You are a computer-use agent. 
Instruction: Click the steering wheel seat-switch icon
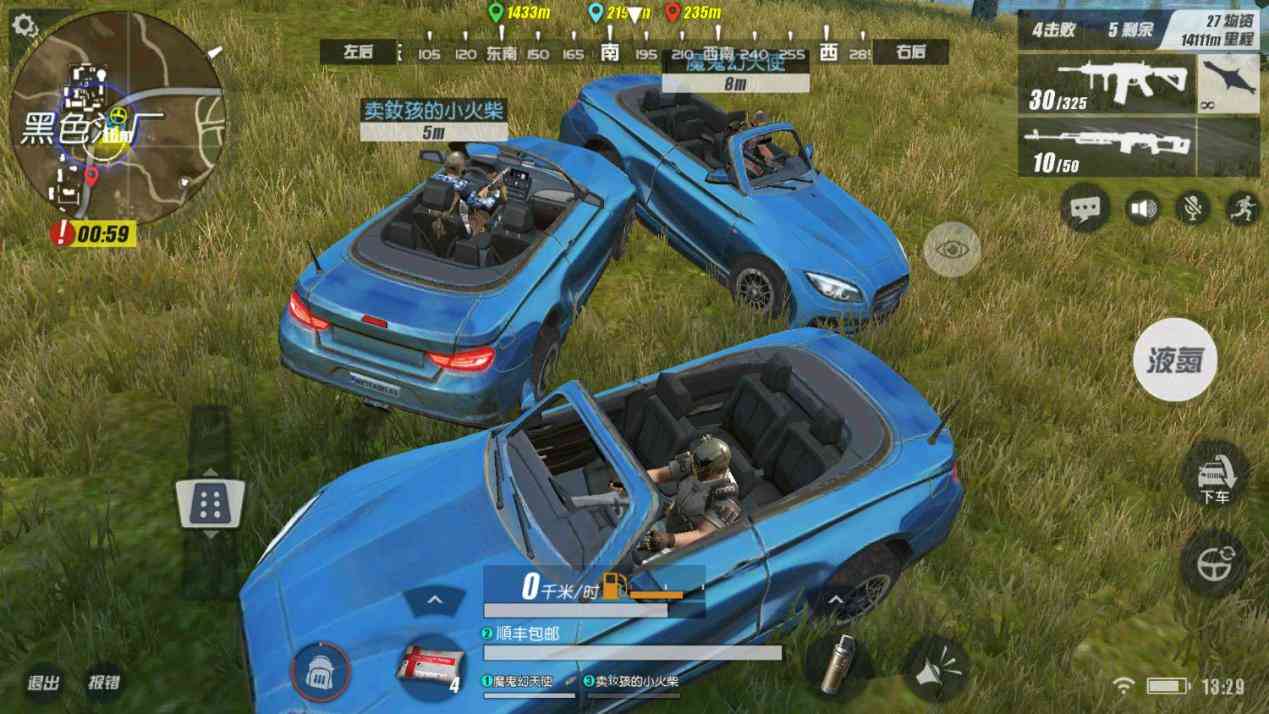click(1213, 563)
